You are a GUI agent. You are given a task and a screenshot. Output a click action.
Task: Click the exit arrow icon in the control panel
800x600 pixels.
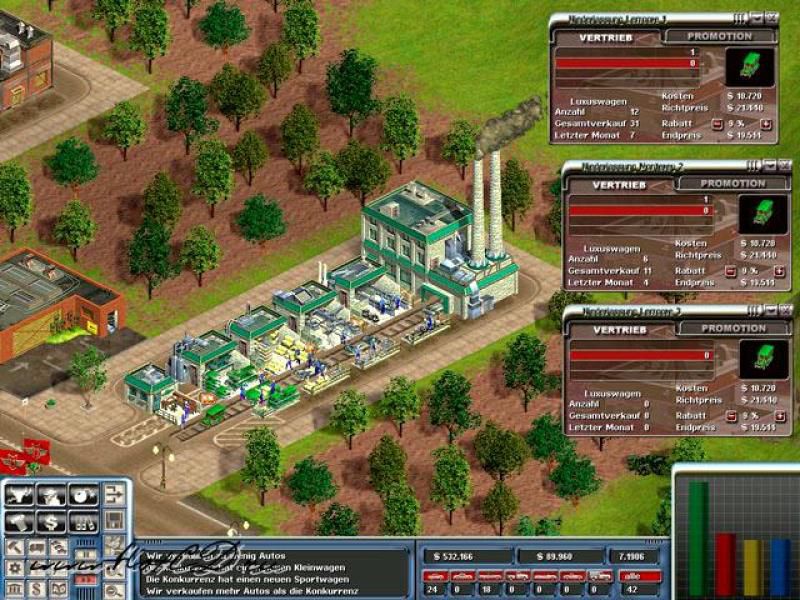[x=116, y=494]
